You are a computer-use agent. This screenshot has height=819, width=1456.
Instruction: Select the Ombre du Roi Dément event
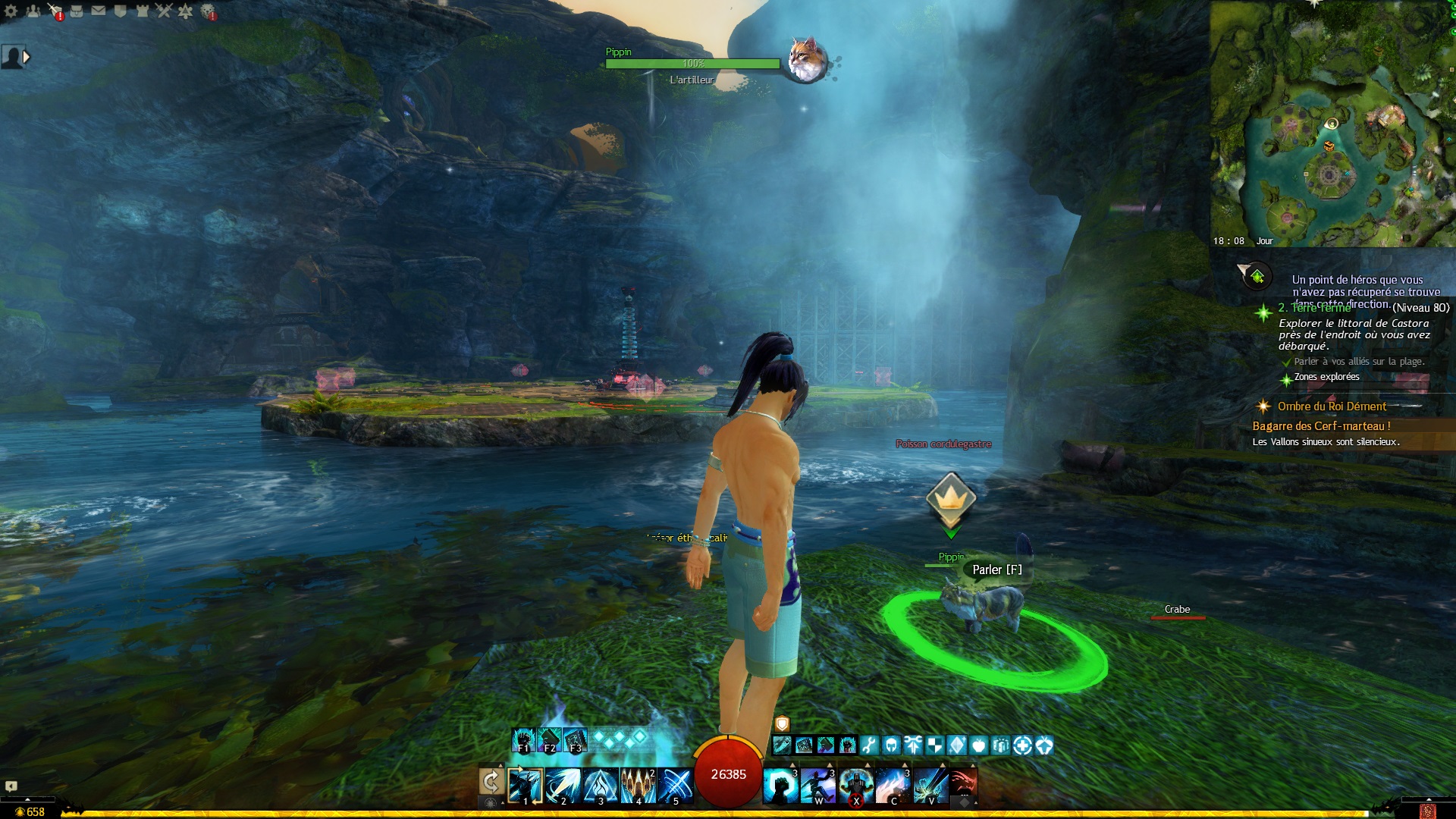click(x=1331, y=406)
